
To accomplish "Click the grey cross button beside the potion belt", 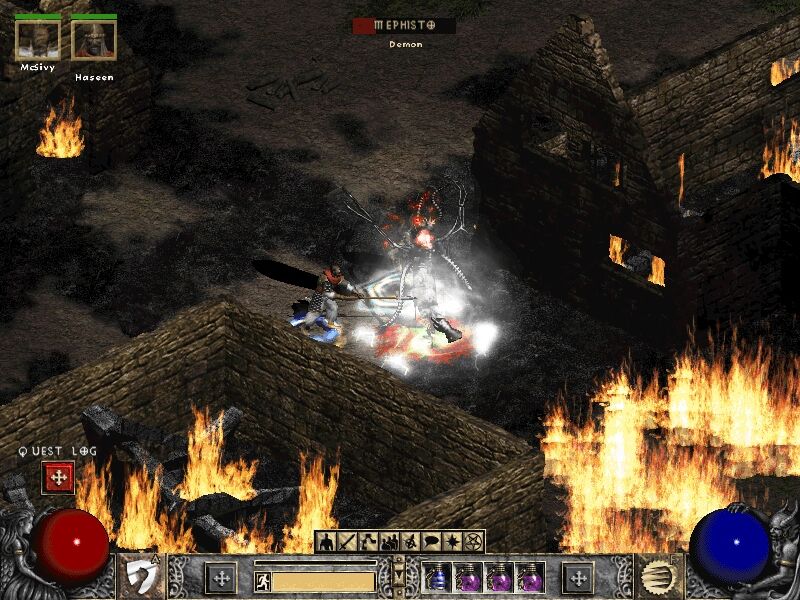I will (x=577, y=577).
